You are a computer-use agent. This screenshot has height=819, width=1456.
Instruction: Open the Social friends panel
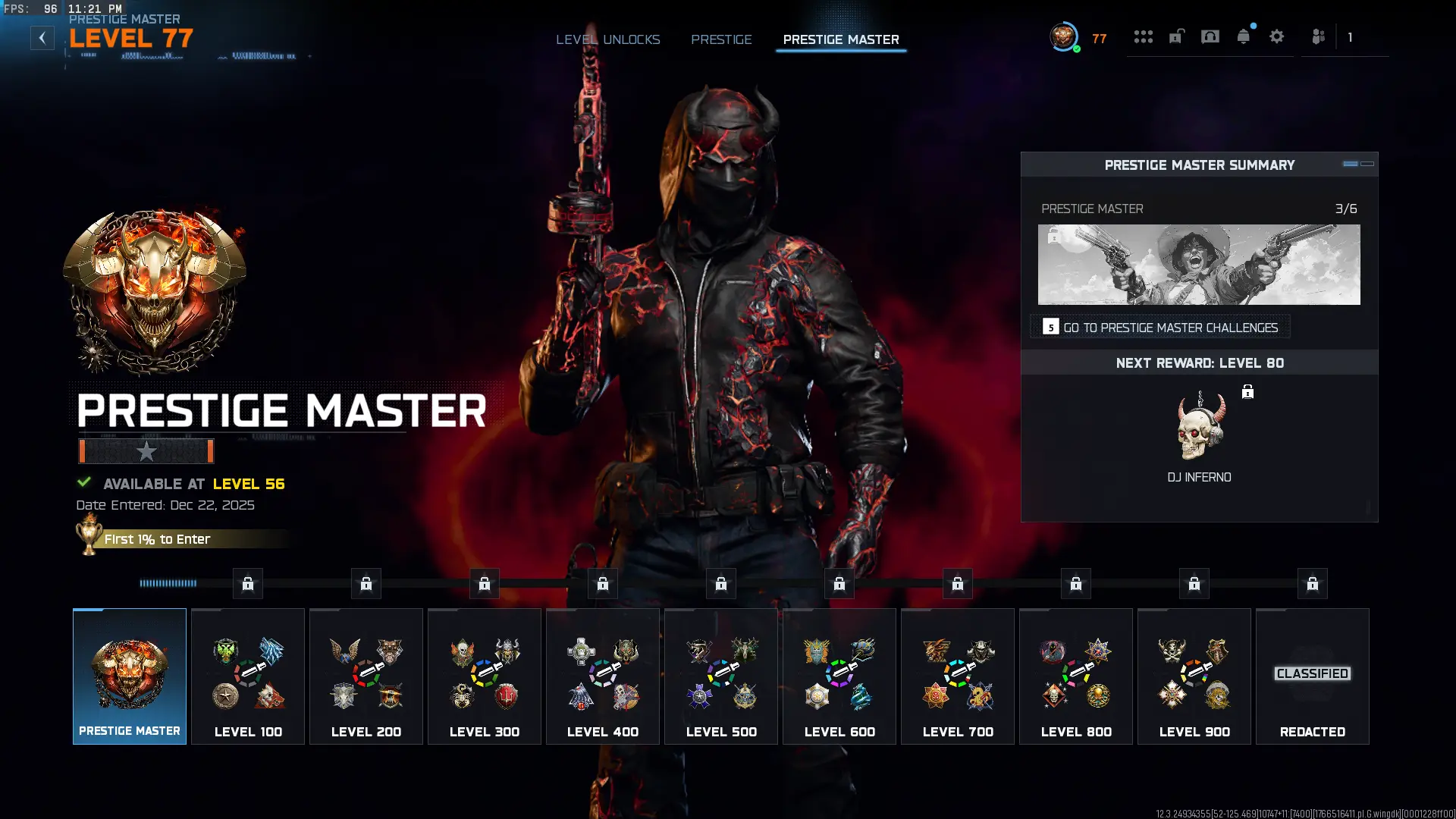(1317, 36)
